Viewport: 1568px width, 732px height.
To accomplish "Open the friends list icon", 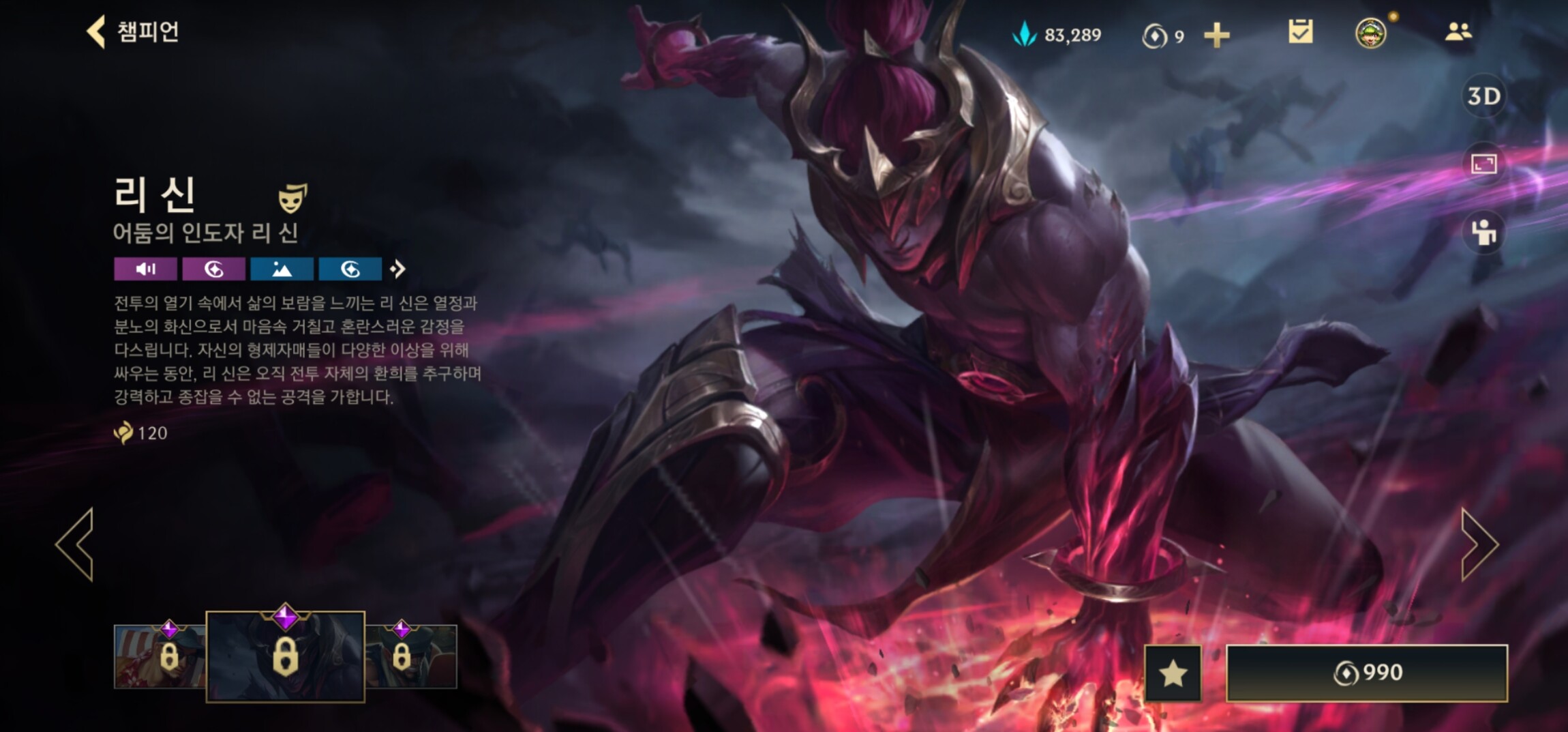I will tap(1458, 32).
